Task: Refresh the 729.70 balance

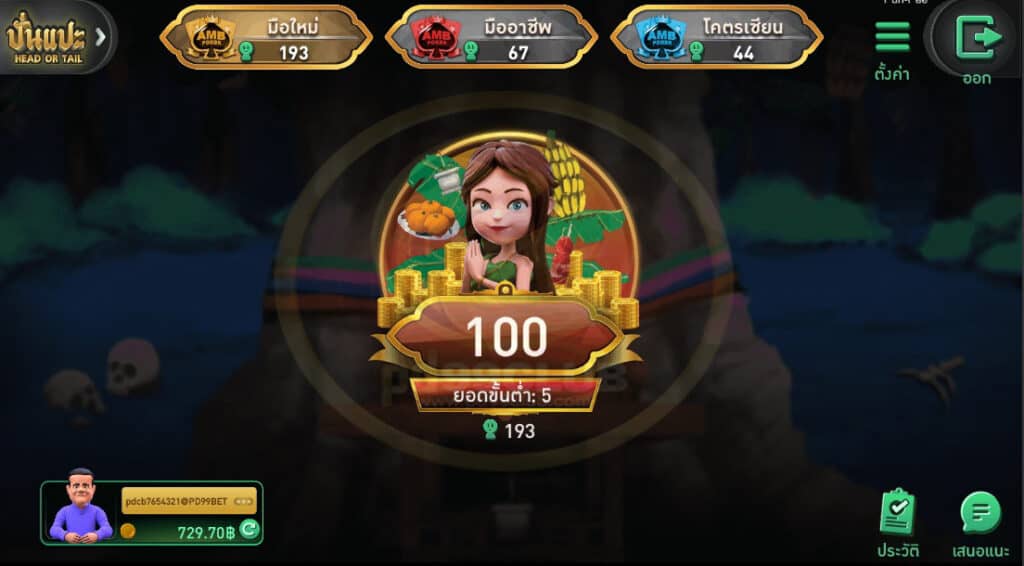Action: [249, 529]
